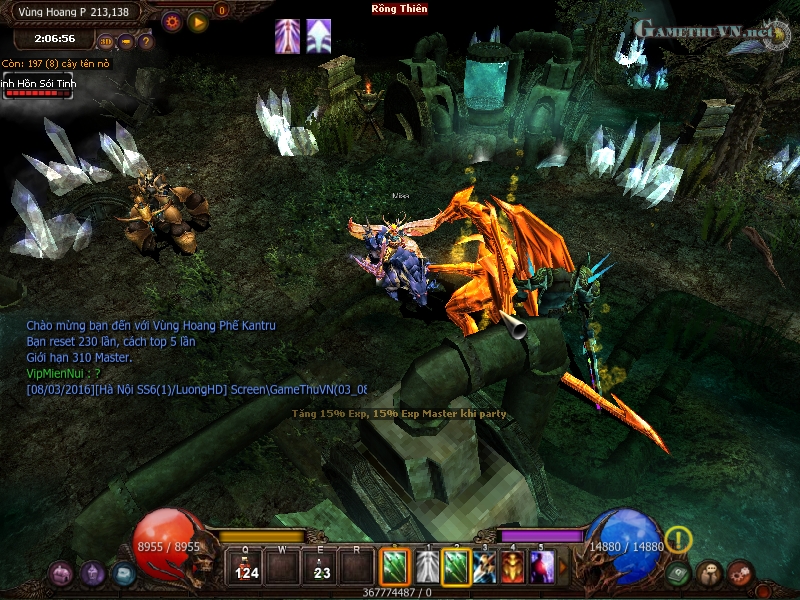Activate the purple figure skill in slot 5
This screenshot has height=600, width=800.
(542, 568)
